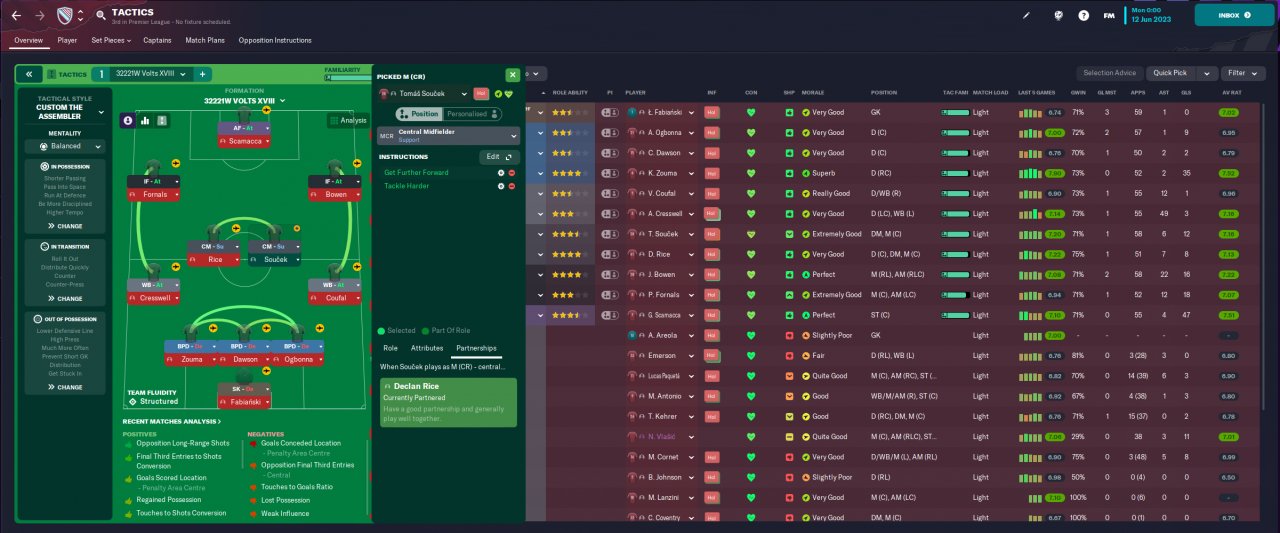Change the In Possession instructions
1280x533 pixels.
(x=66, y=226)
